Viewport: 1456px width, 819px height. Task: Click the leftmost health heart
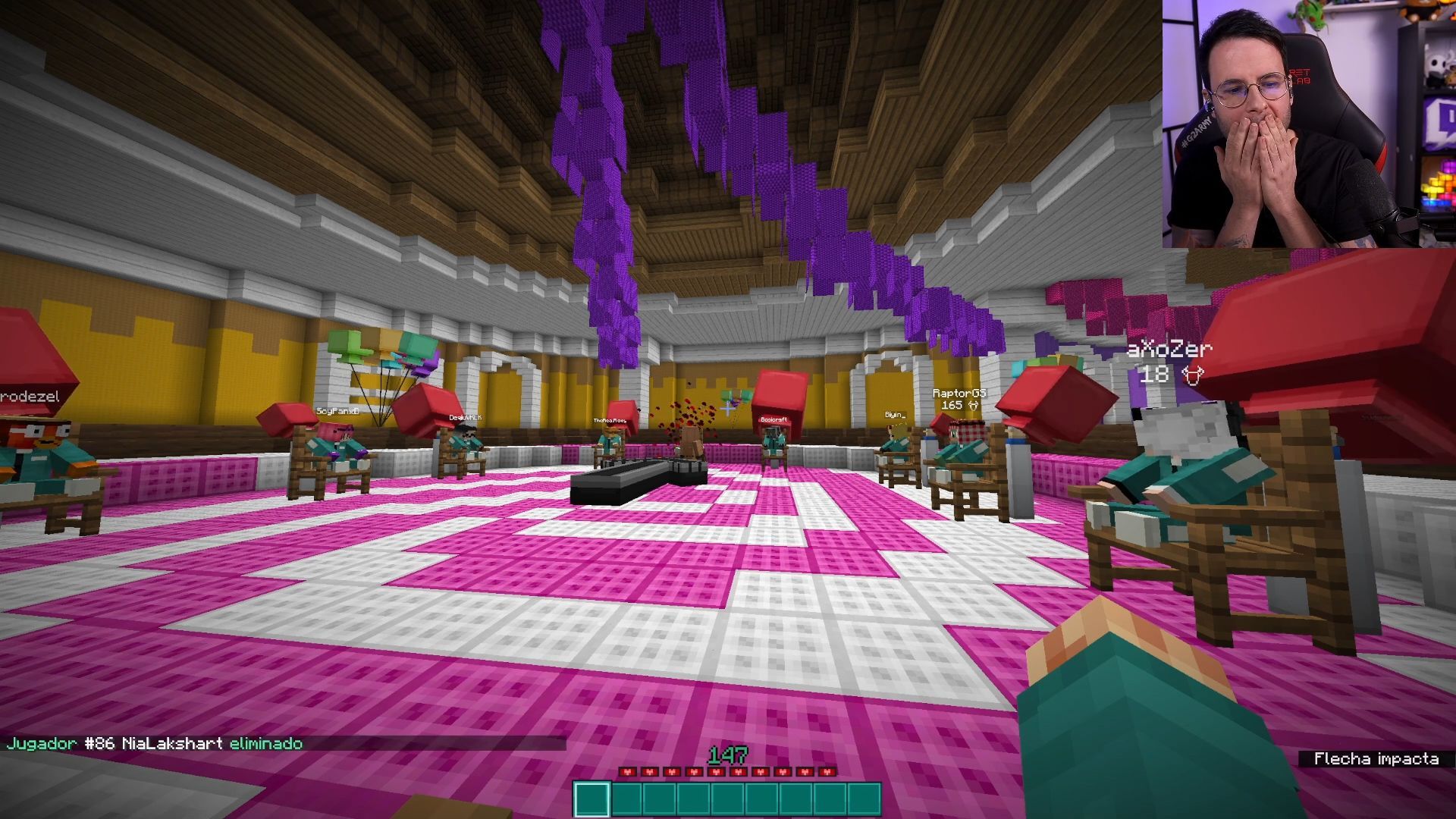coord(626,772)
